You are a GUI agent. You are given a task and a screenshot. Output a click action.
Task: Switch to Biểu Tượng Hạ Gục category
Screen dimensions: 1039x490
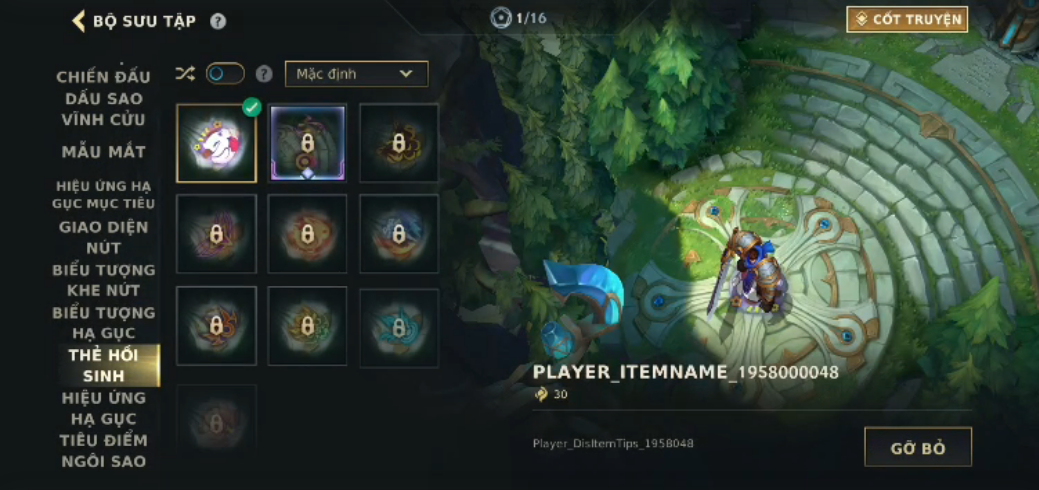point(103,323)
